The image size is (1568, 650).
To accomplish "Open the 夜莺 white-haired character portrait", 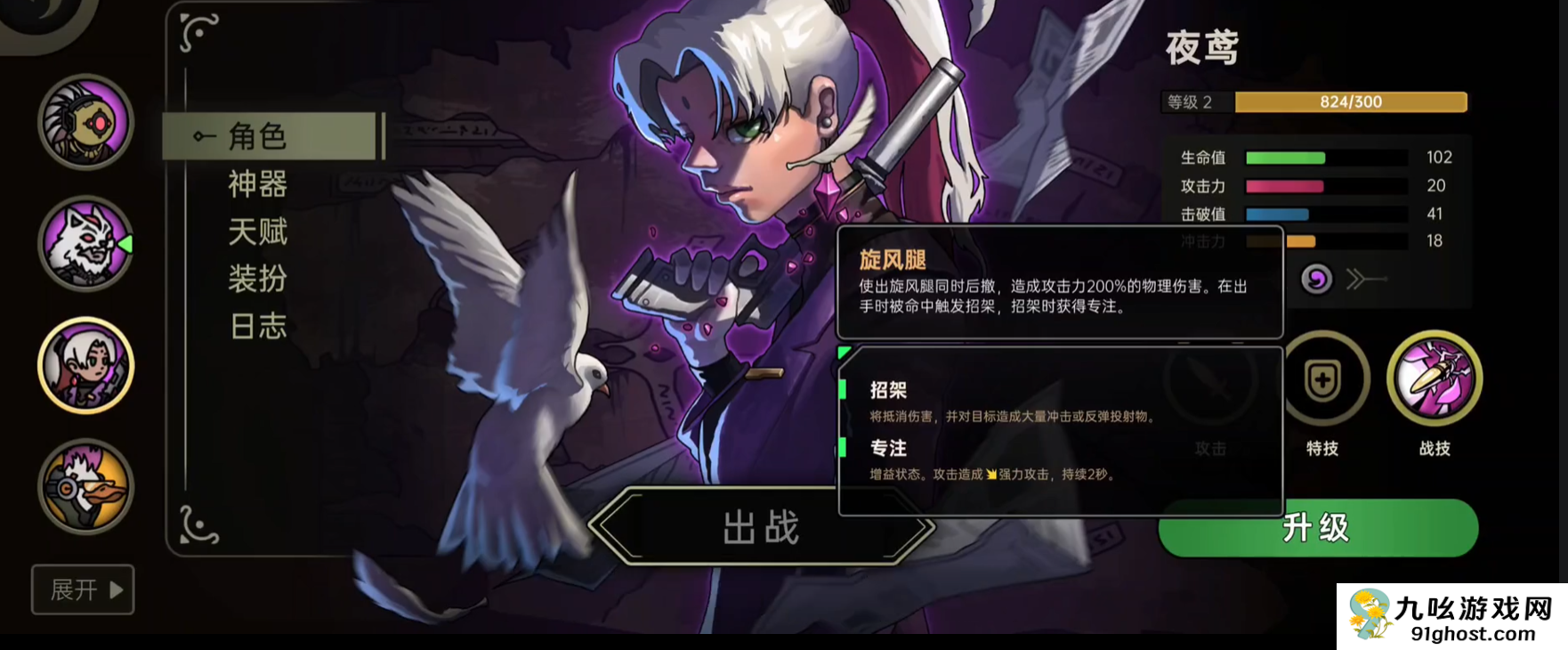I will [85, 367].
